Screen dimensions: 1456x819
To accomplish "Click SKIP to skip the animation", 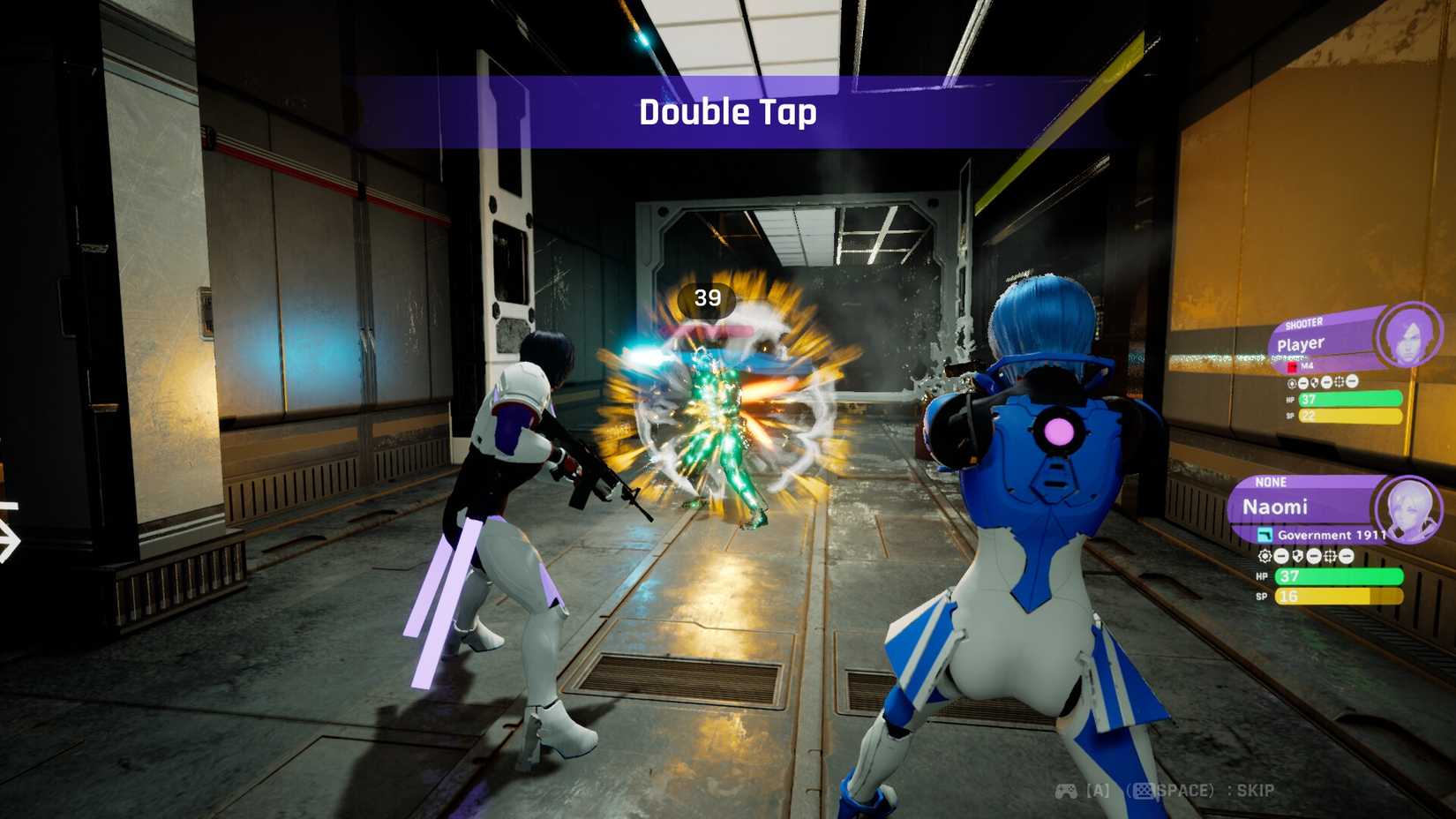I will [1257, 791].
